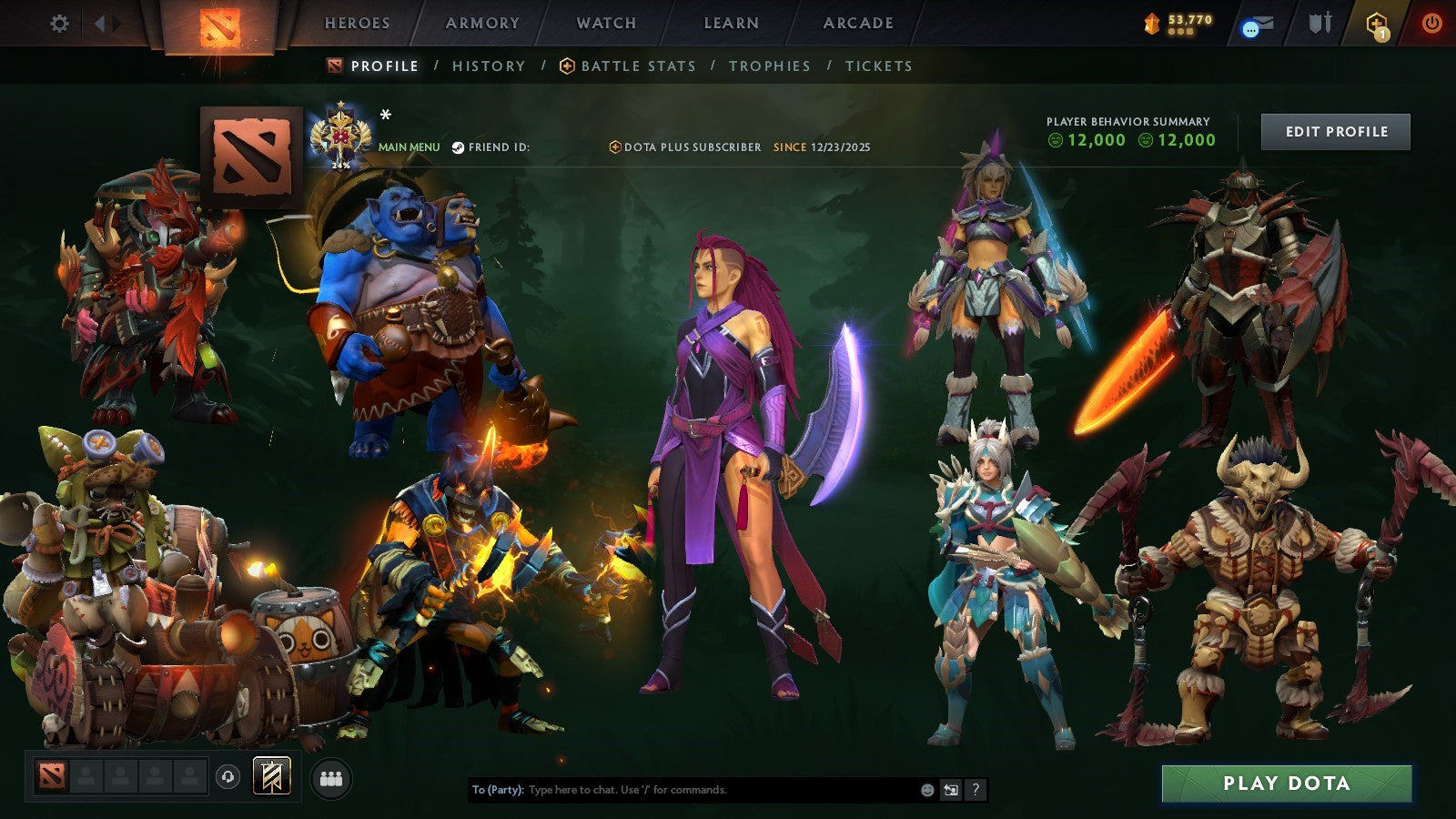Toggle the screenshot share icon in chat bar
The height and width of the screenshot is (819, 1456).
[x=949, y=791]
